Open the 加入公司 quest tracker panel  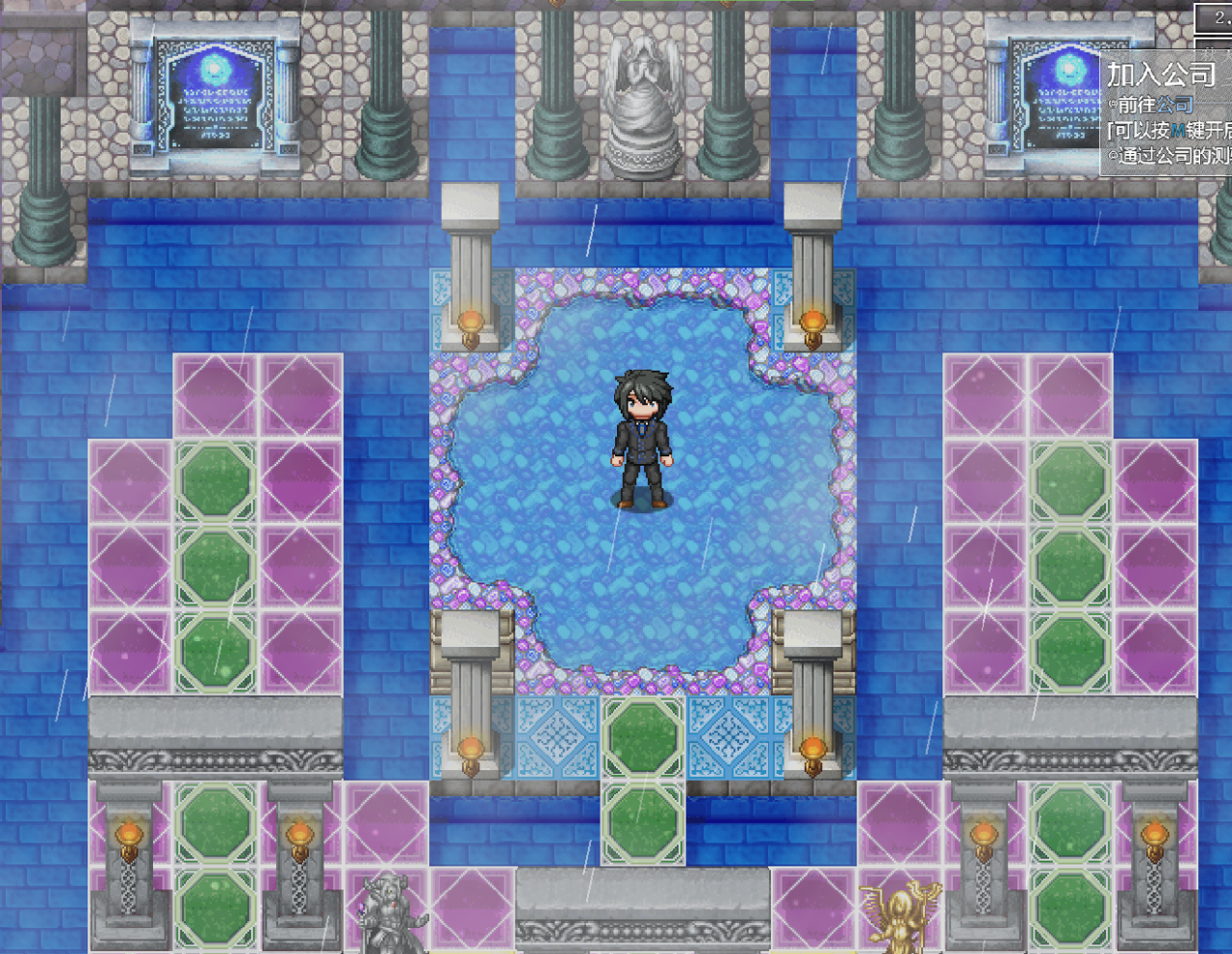(x=1163, y=75)
